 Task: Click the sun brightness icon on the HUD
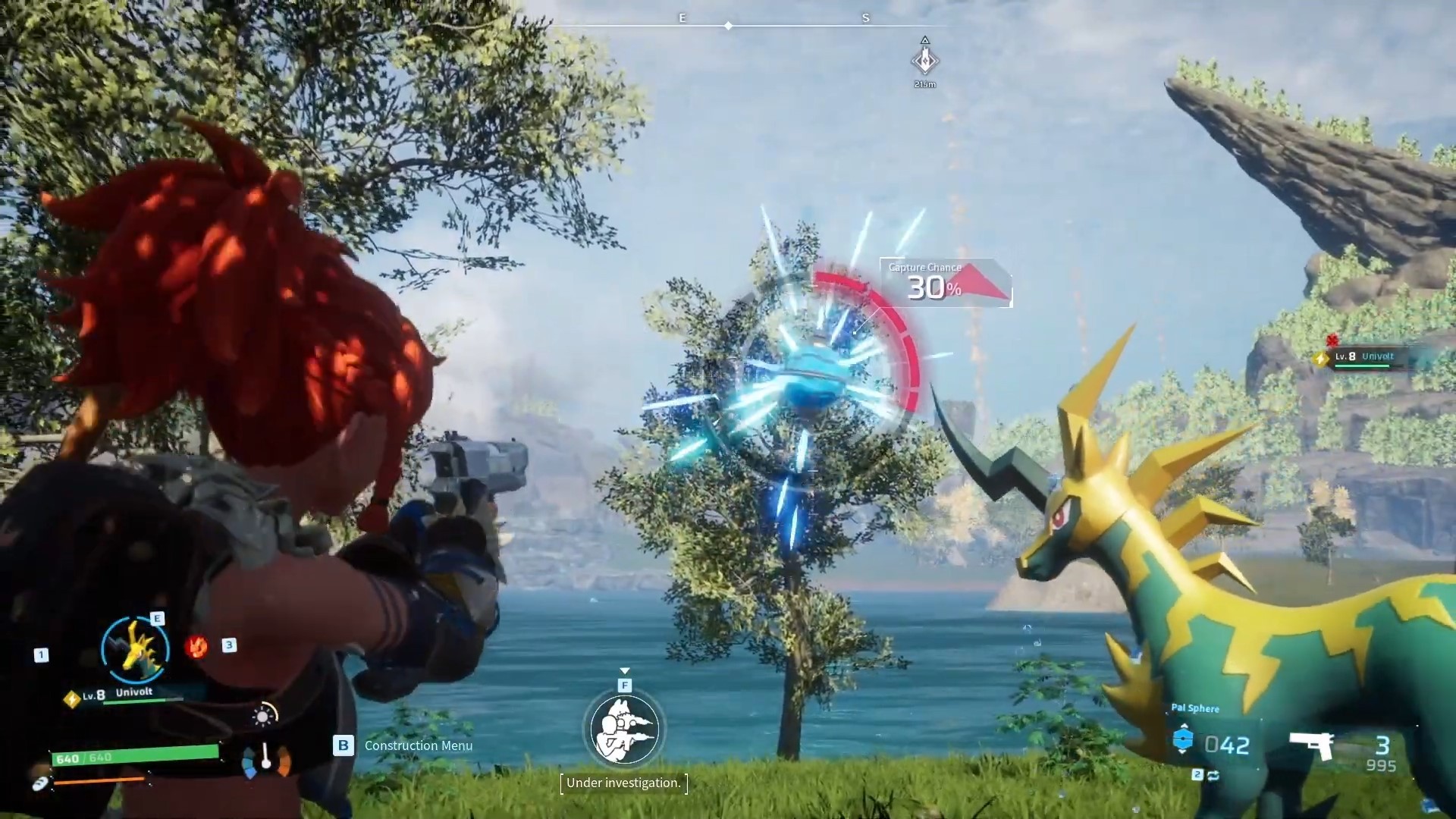coord(262,717)
